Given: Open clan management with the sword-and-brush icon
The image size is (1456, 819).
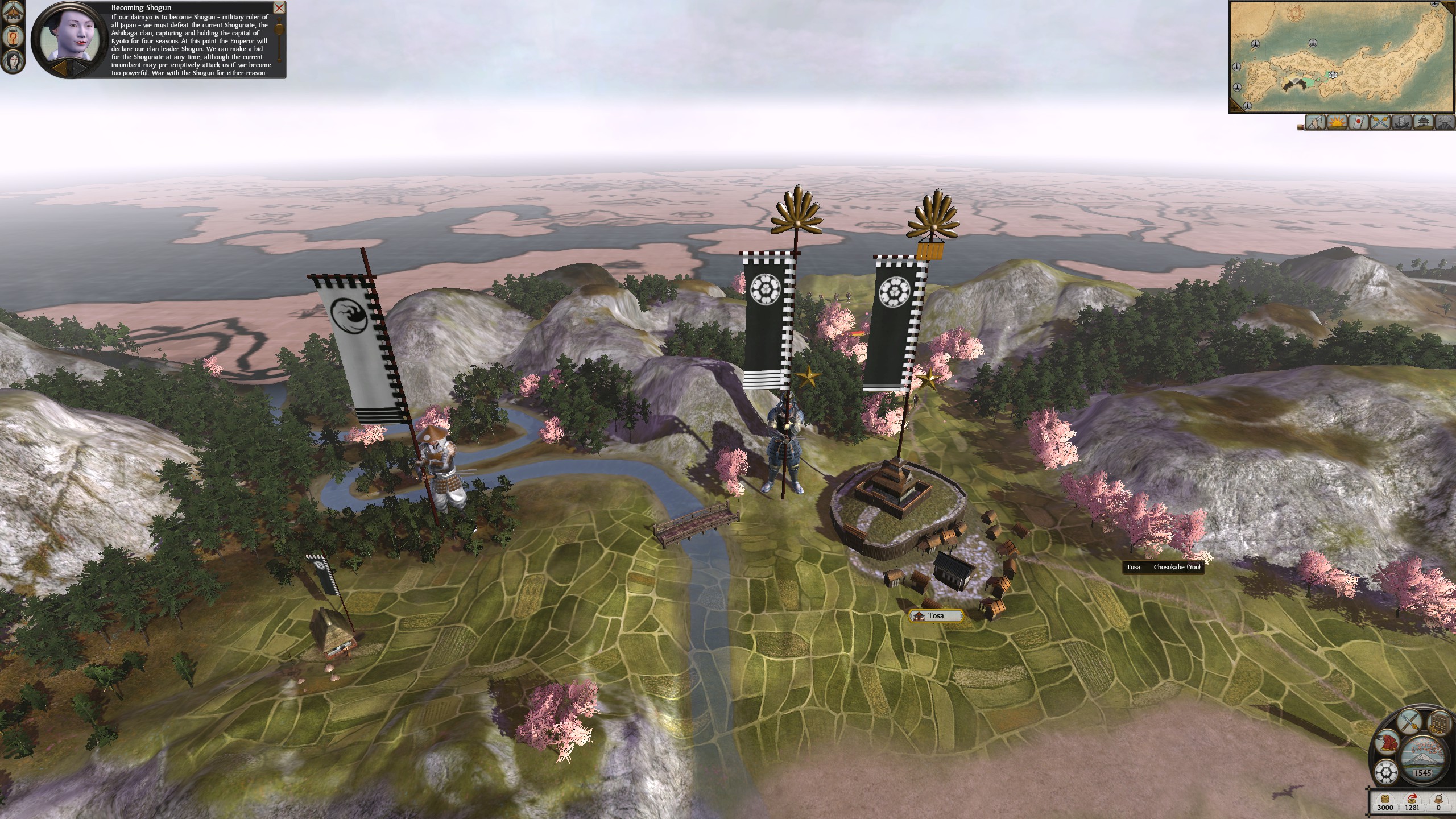Looking at the screenshot, I should coord(1409,722).
